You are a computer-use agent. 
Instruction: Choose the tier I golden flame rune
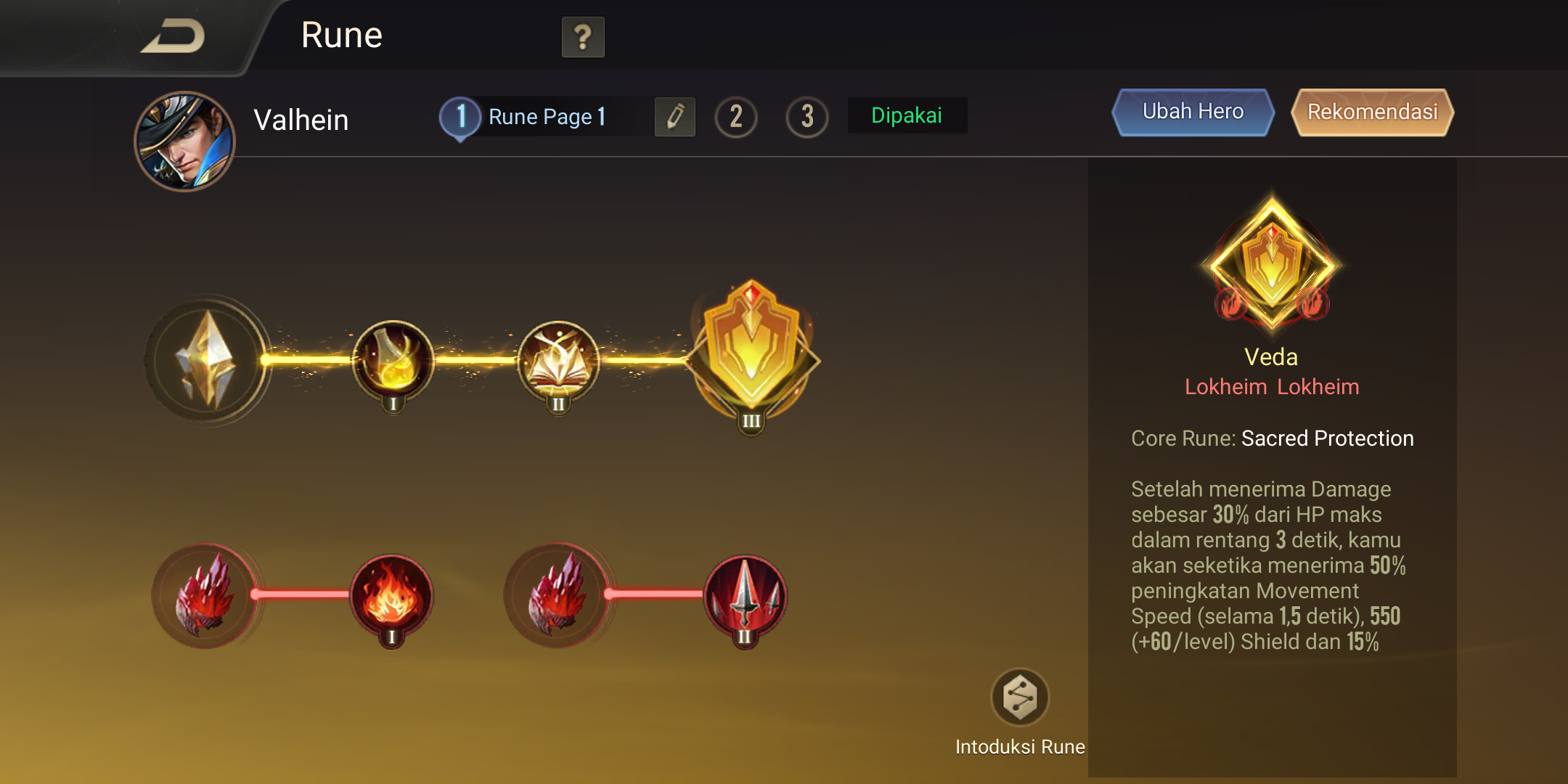[x=393, y=361]
